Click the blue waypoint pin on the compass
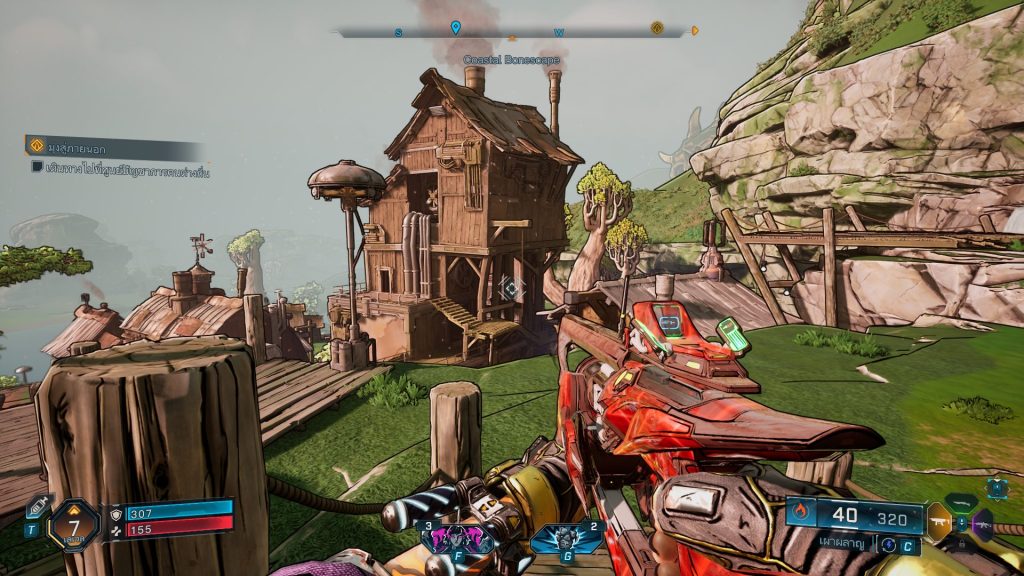This screenshot has height=576, width=1024. point(455,27)
